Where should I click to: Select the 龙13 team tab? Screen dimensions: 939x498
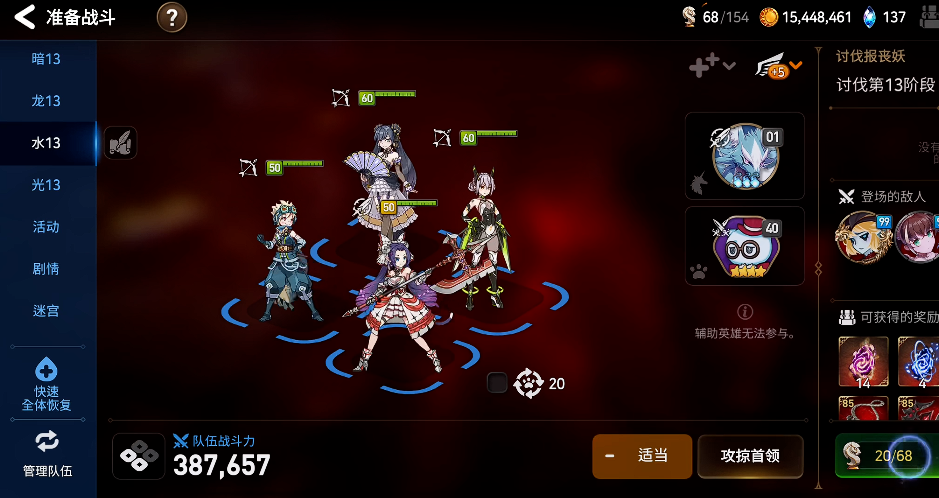click(47, 101)
